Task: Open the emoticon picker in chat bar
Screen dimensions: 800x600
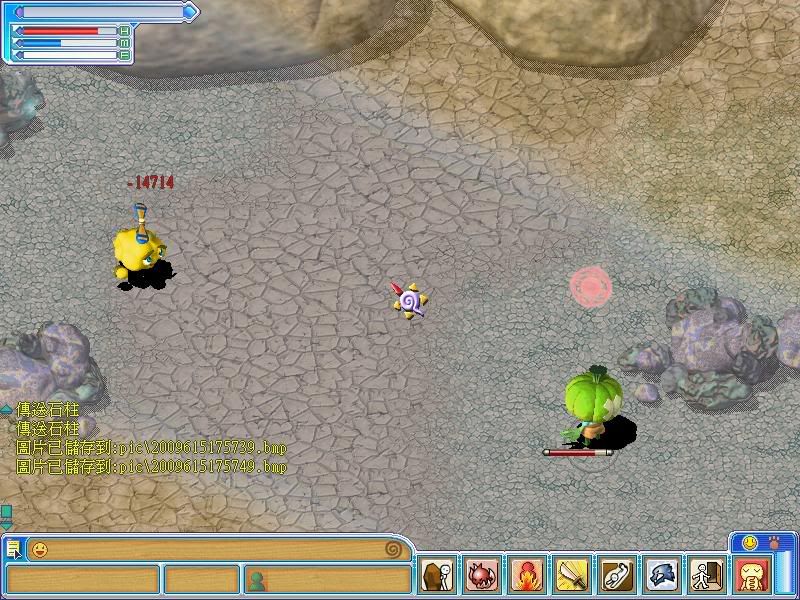Action: pos(39,549)
